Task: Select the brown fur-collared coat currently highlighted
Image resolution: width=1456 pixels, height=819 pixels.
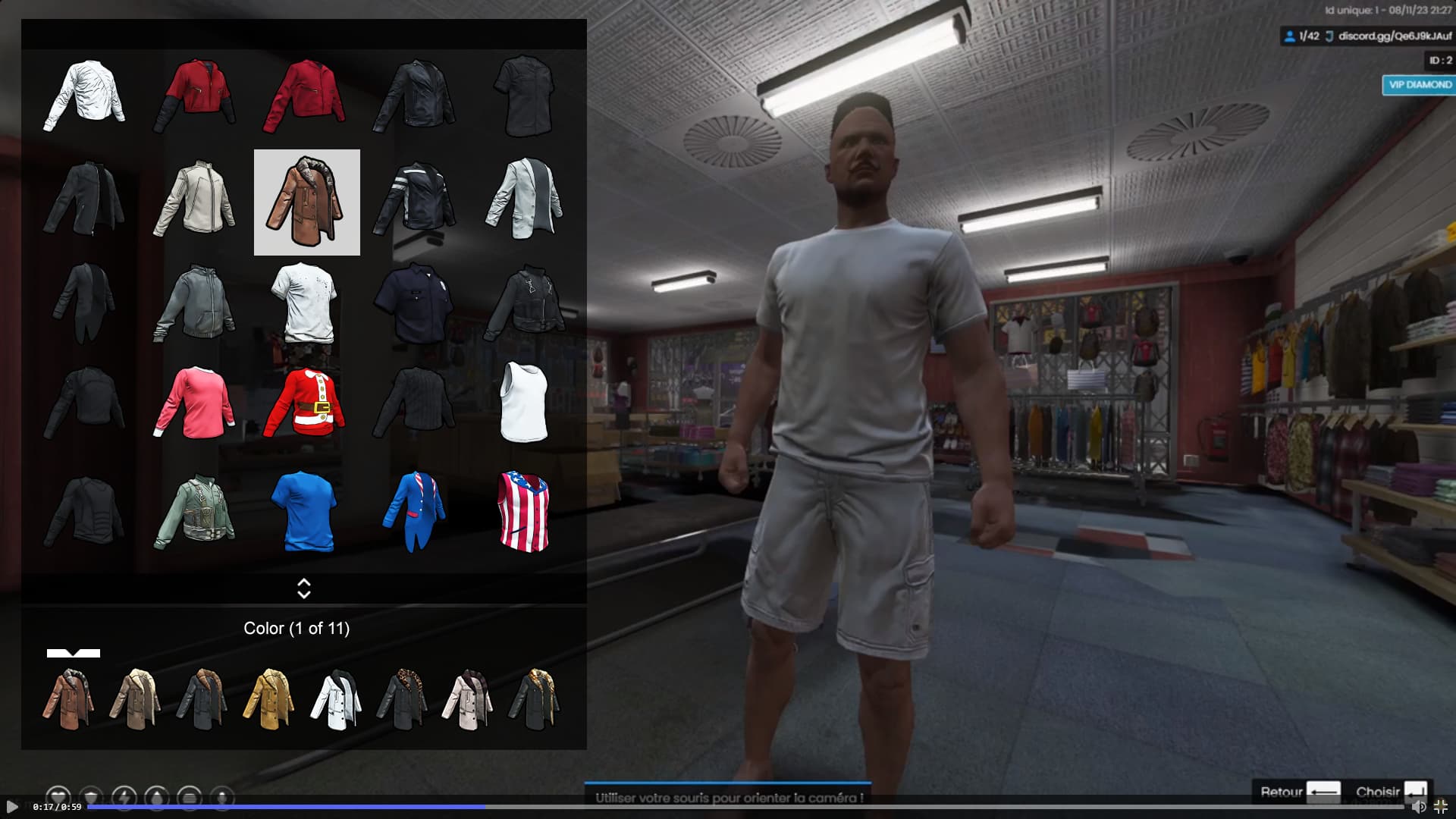Action: pyautogui.click(x=306, y=202)
